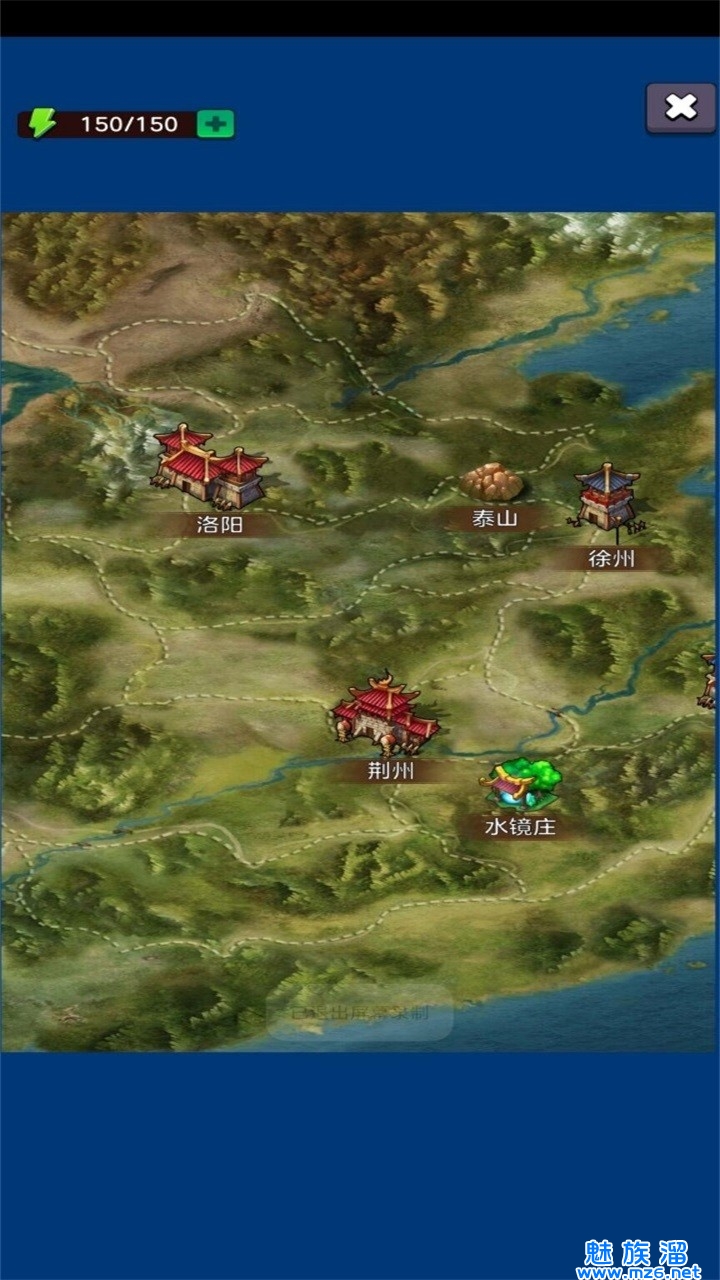720x1280 pixels.
Task: Open the 徐州 tower location
Action: coord(607,497)
